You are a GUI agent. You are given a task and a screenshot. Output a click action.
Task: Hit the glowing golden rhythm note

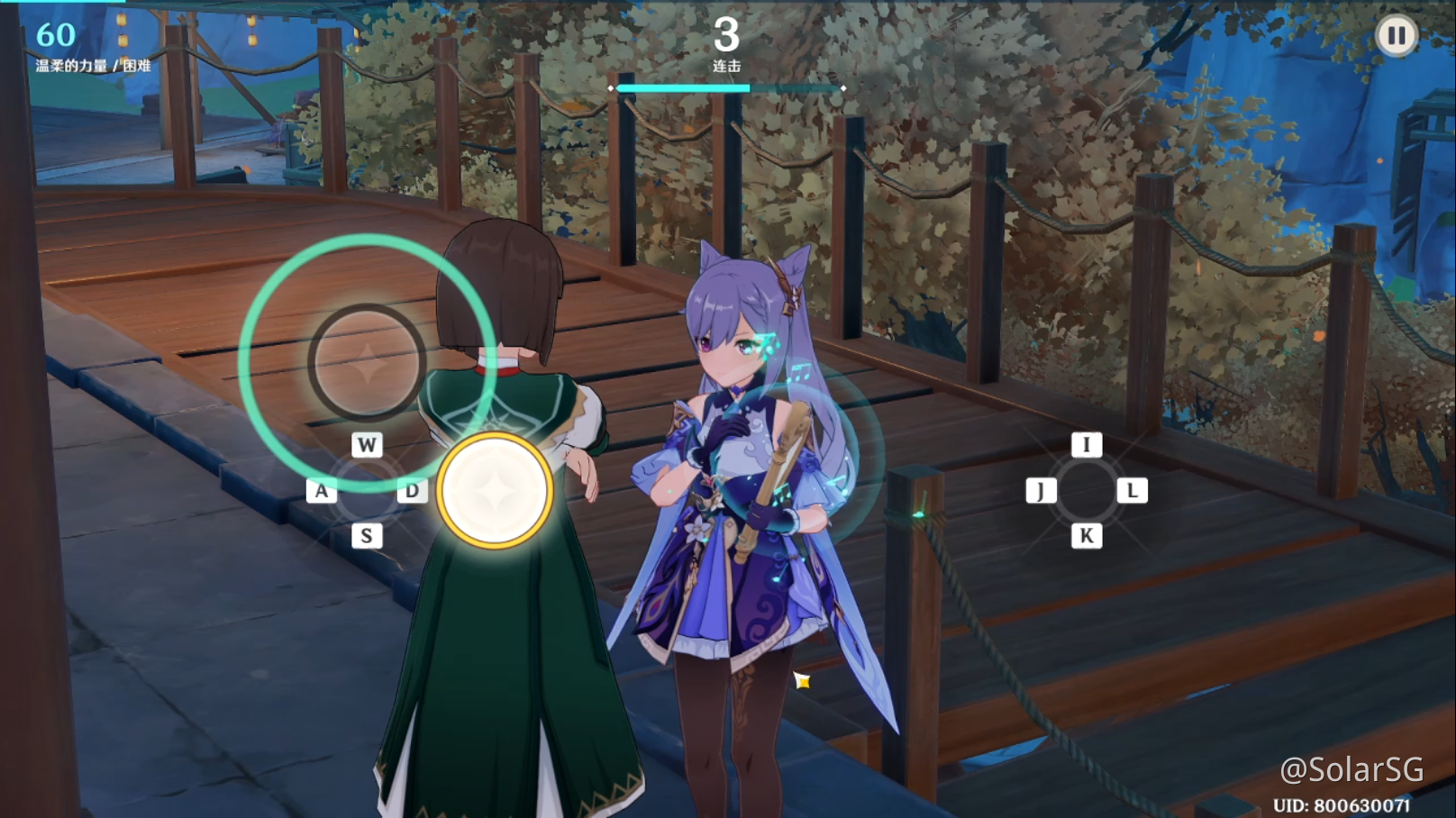[495, 491]
